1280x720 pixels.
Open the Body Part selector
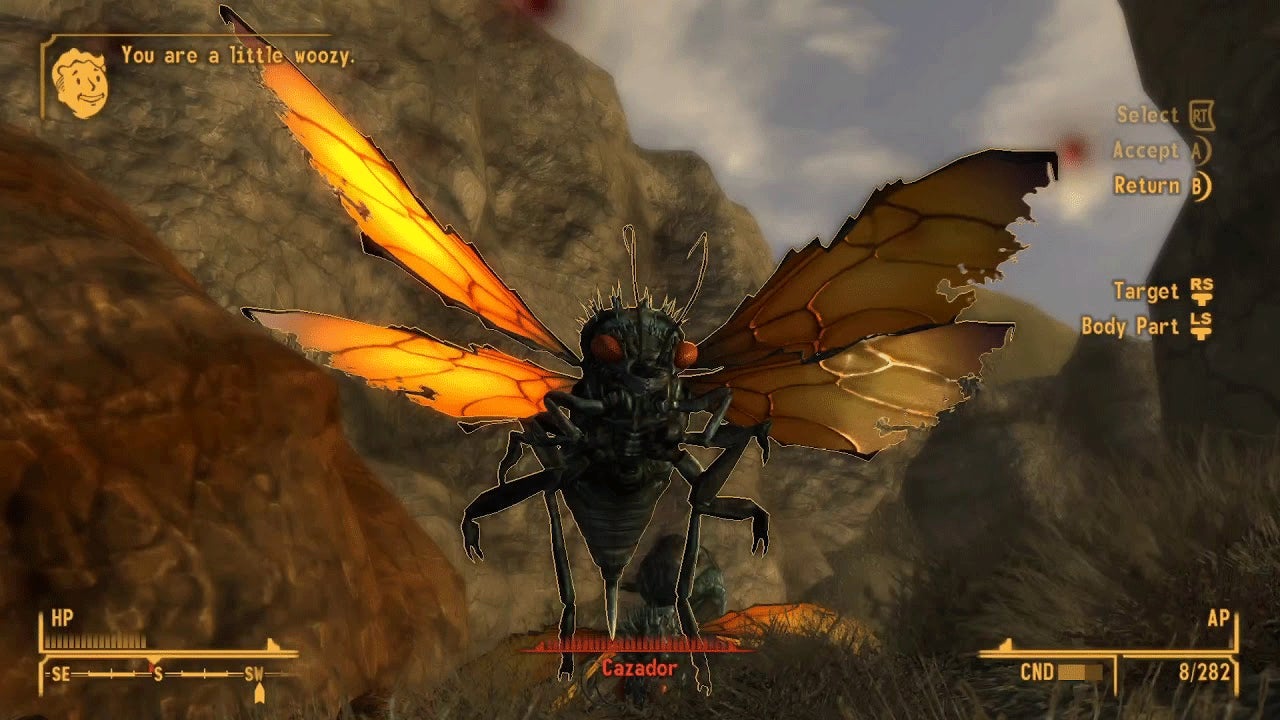point(1130,325)
